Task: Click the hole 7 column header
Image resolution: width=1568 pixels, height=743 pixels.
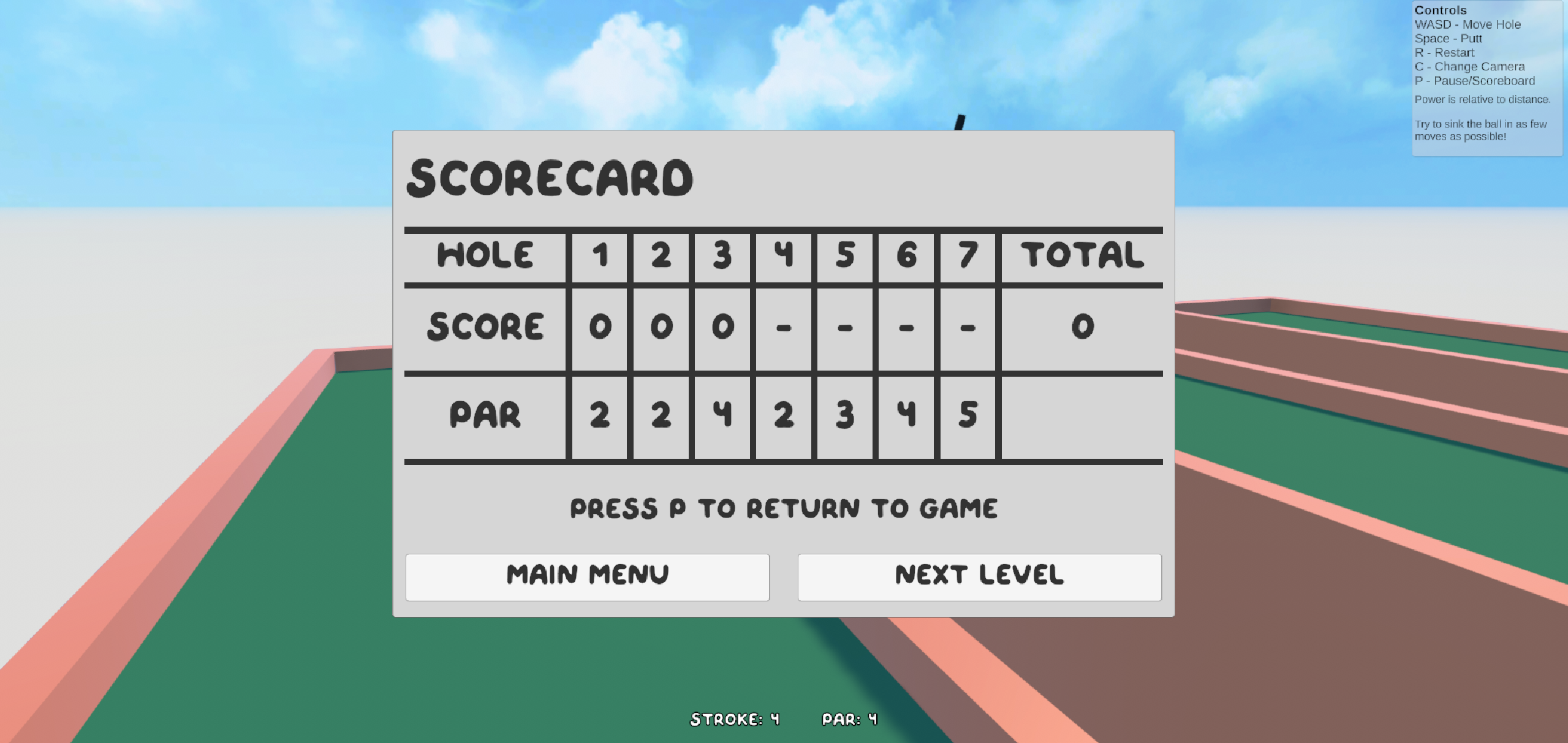Action: tap(967, 256)
